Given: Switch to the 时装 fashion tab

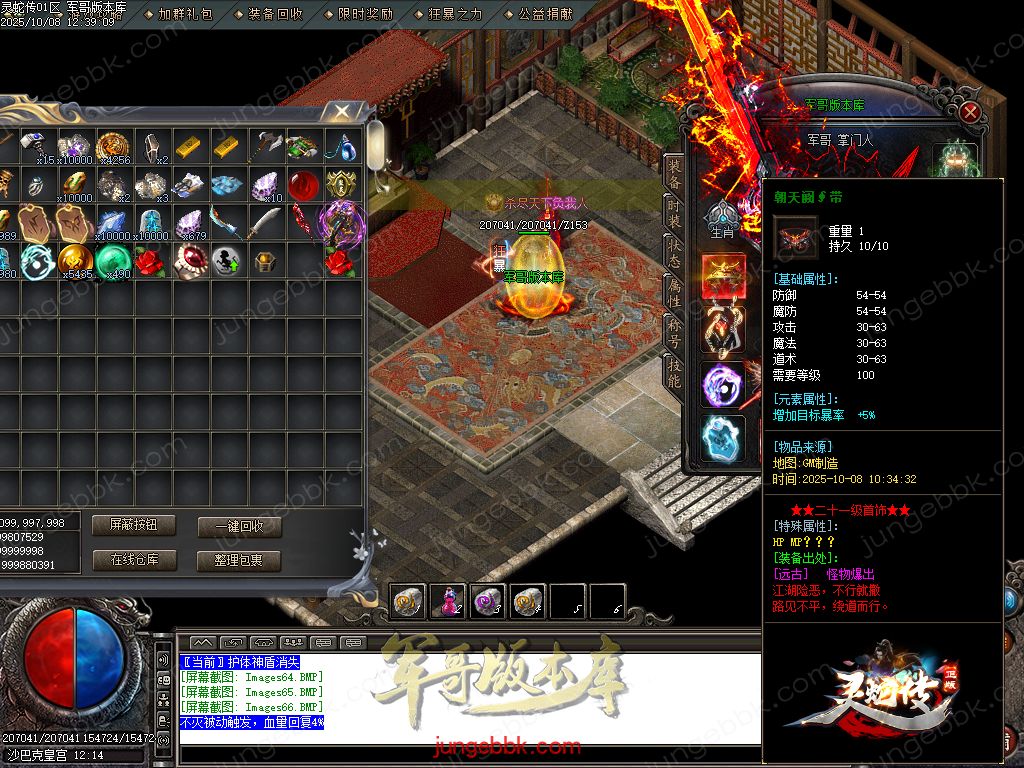Looking at the screenshot, I should pyautogui.click(x=675, y=213).
